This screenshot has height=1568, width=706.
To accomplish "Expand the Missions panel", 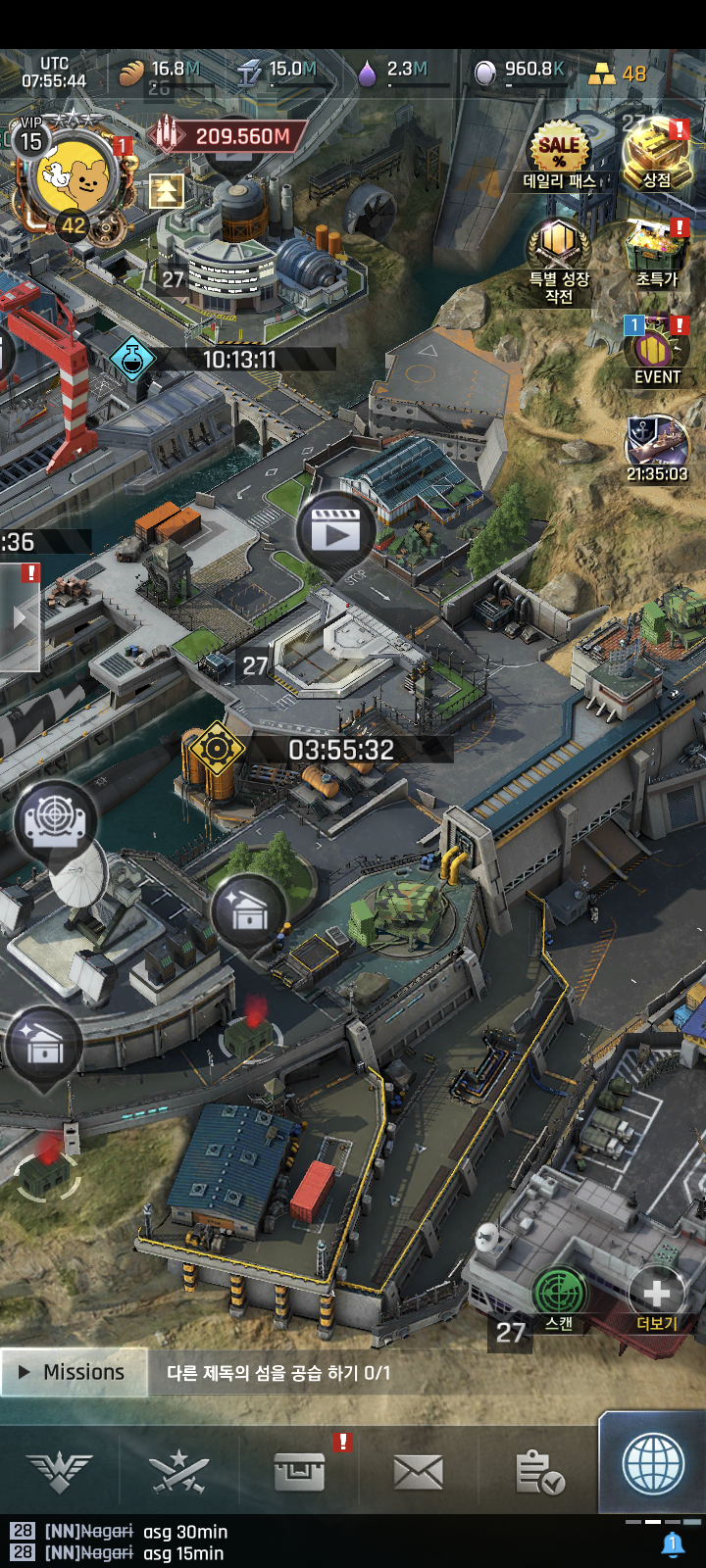I will pos(75,1372).
